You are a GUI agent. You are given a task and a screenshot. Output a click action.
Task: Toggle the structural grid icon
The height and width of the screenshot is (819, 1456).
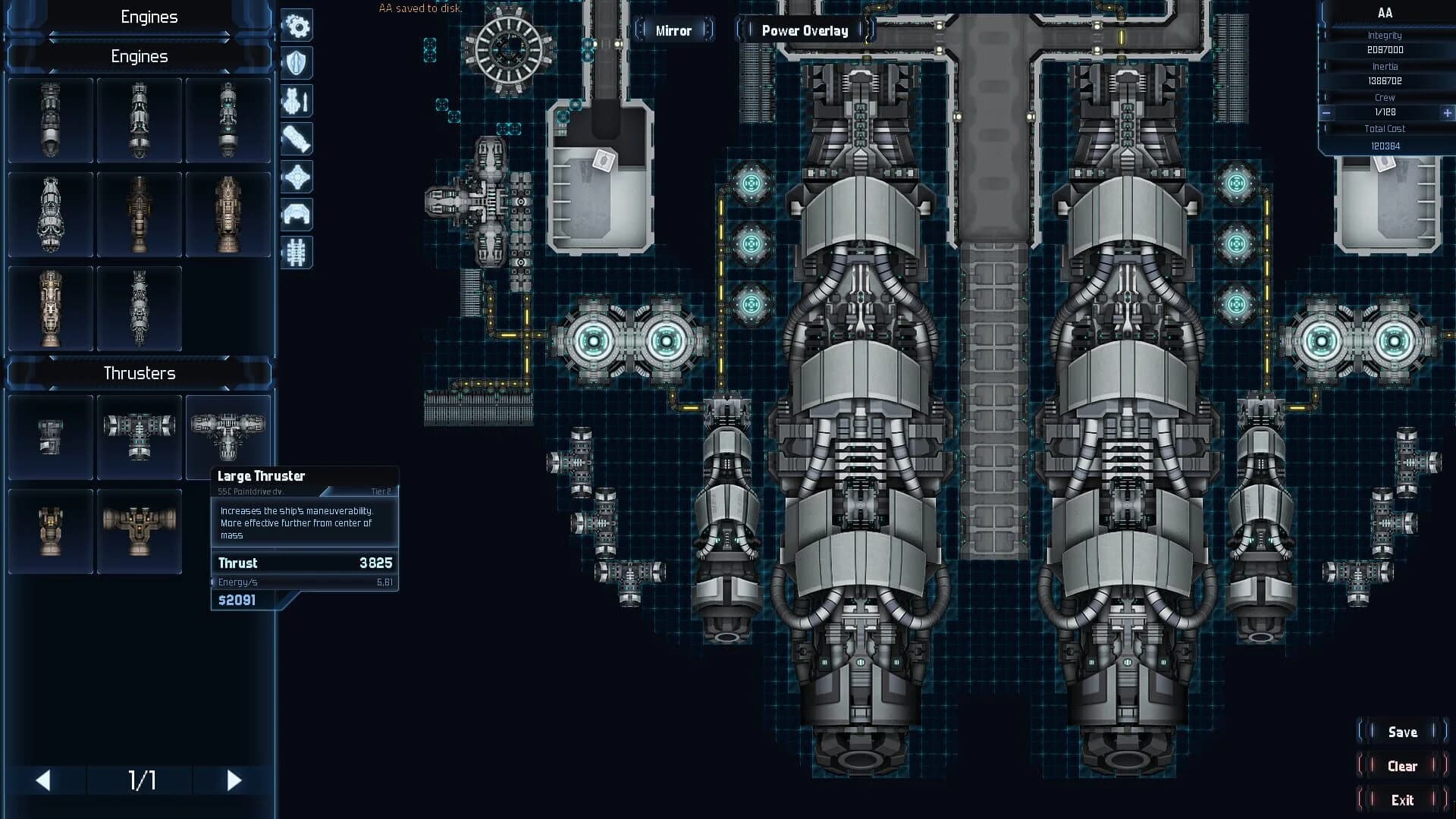(x=296, y=253)
